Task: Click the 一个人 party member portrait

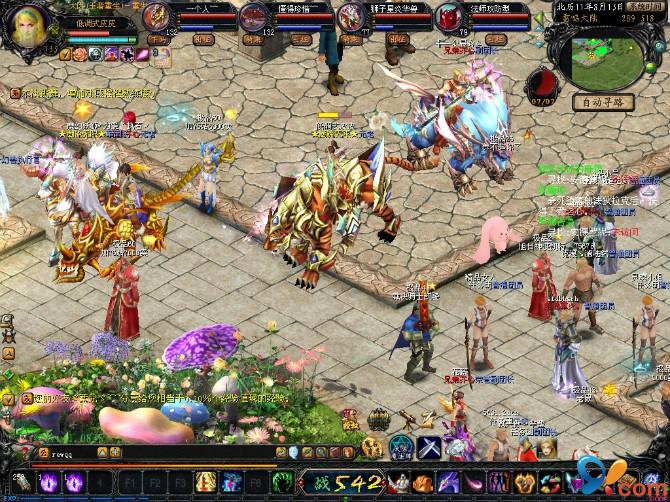Action: (x=157, y=16)
